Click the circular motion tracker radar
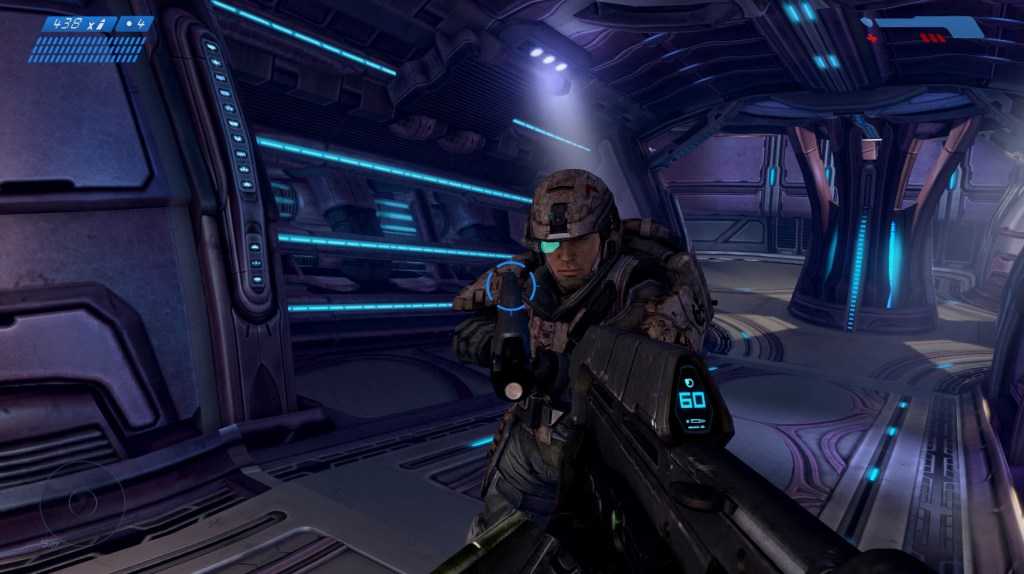This screenshot has width=1024, height=574. (x=81, y=501)
